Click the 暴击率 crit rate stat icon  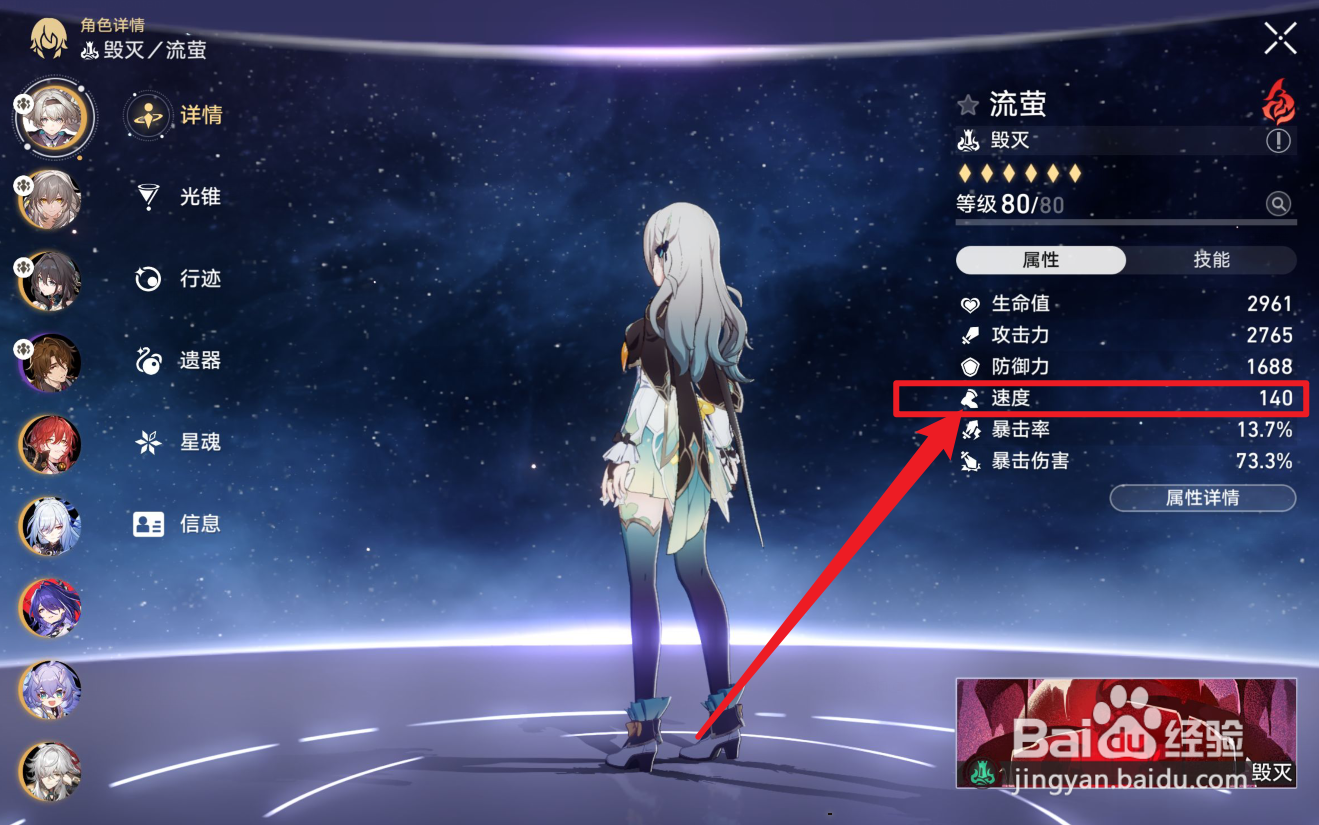tap(968, 430)
